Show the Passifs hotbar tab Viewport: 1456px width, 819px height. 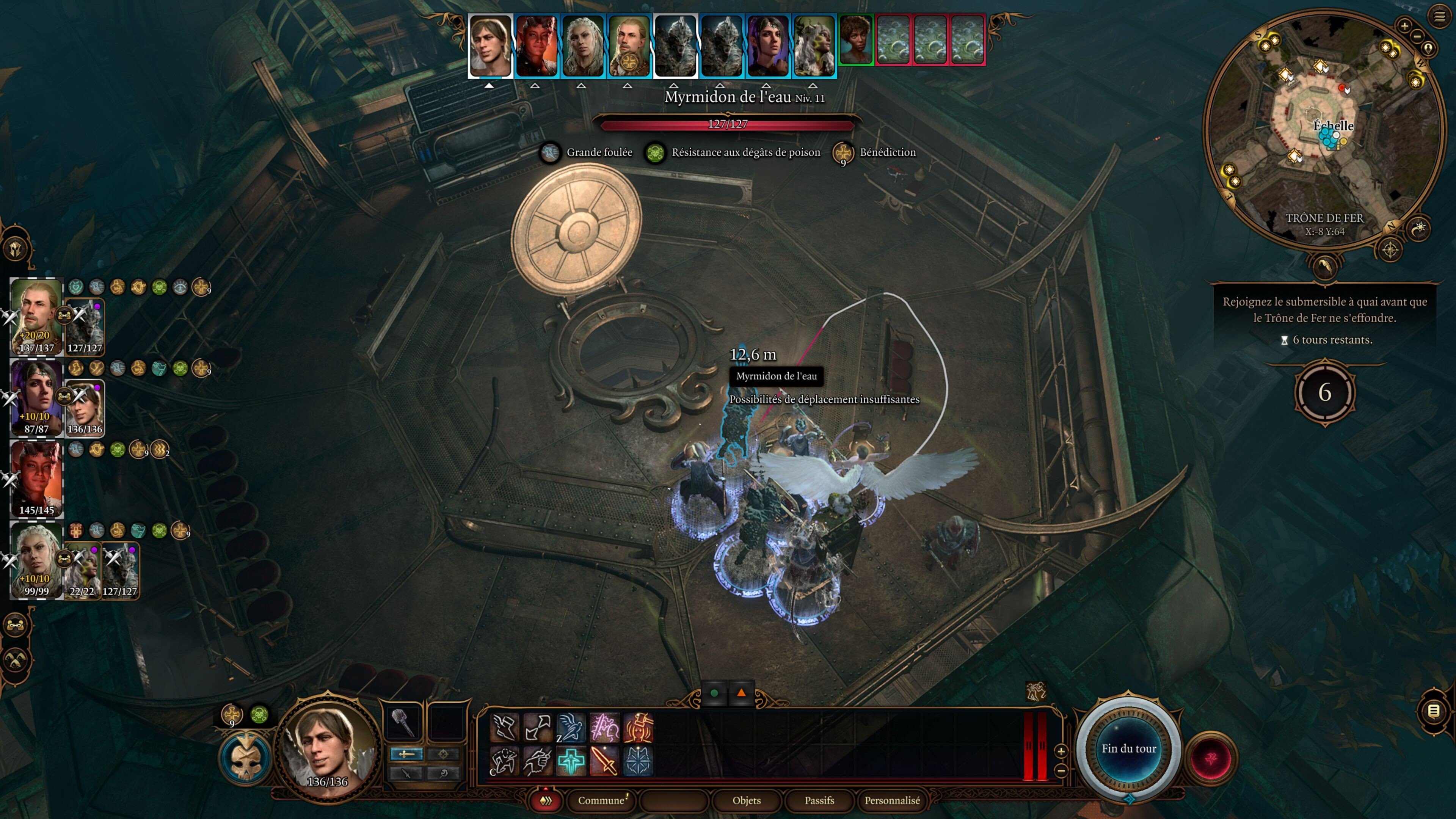(x=819, y=800)
